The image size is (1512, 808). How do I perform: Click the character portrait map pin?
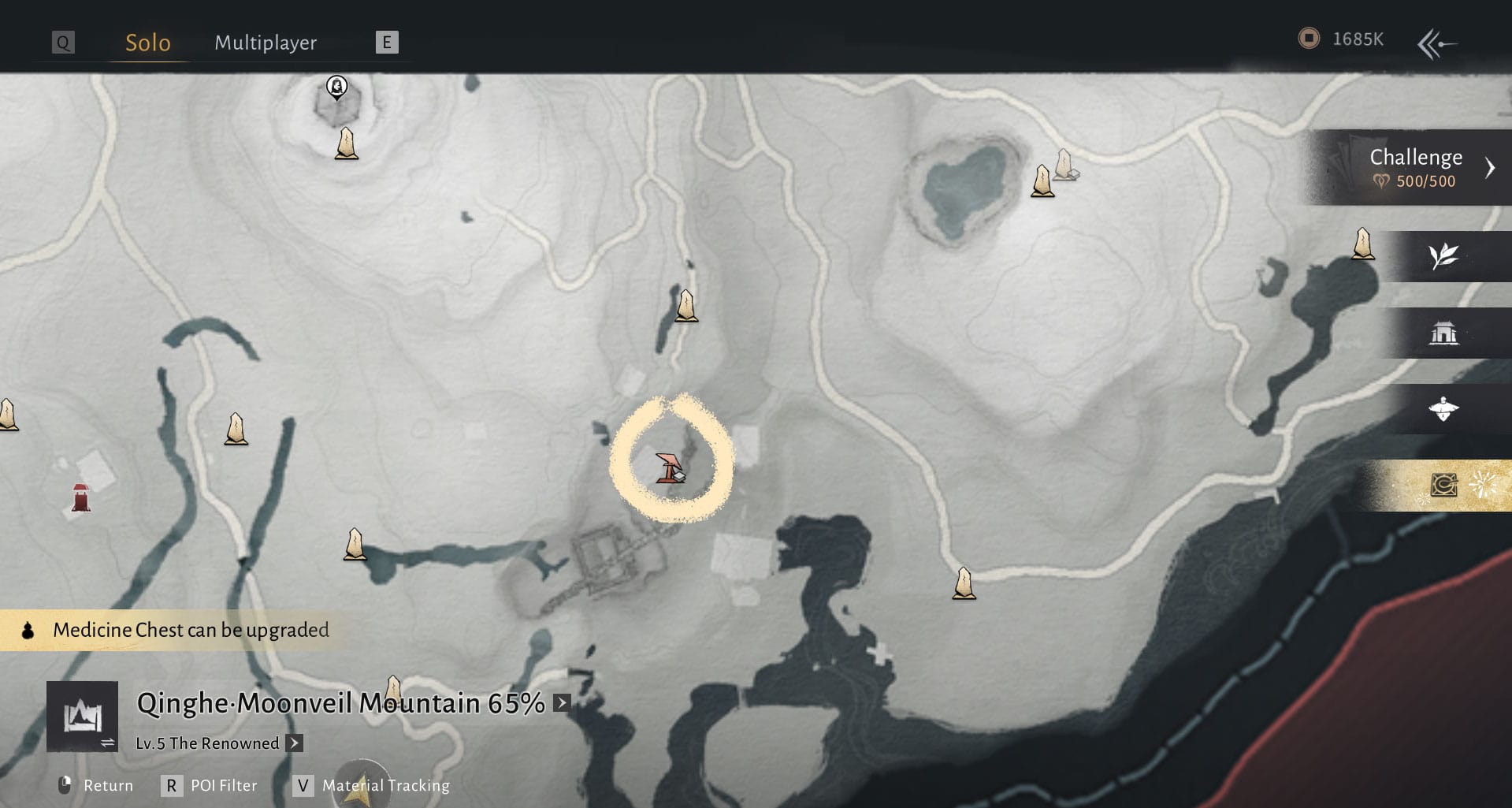coord(336,86)
